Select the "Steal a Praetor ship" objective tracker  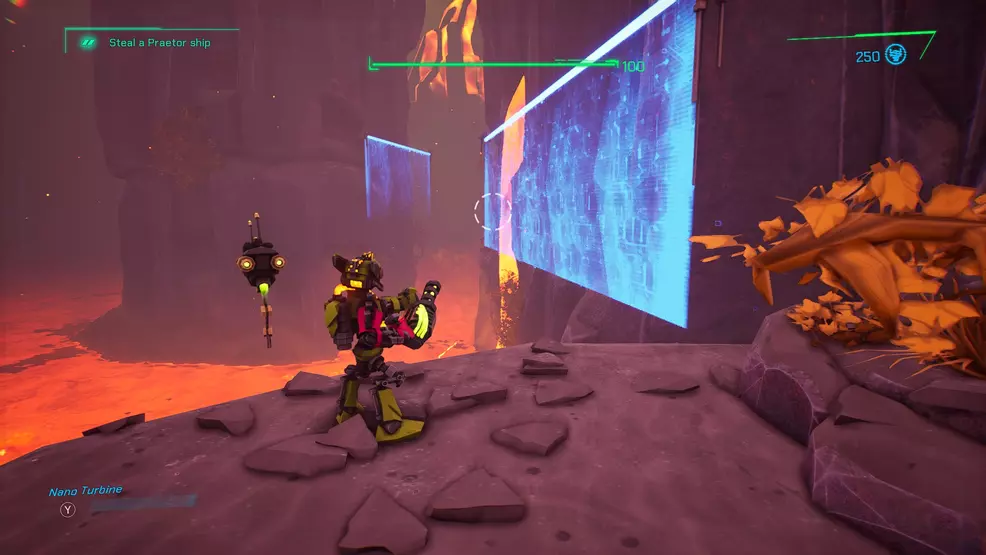pyautogui.click(x=159, y=43)
